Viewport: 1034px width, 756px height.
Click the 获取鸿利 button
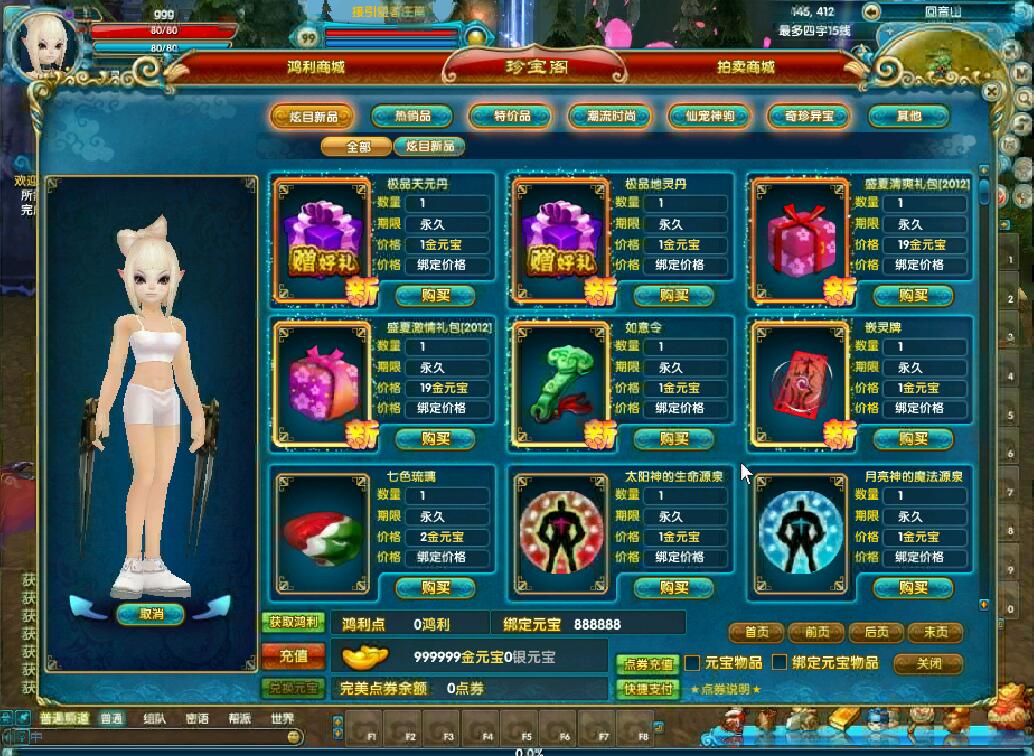click(292, 622)
